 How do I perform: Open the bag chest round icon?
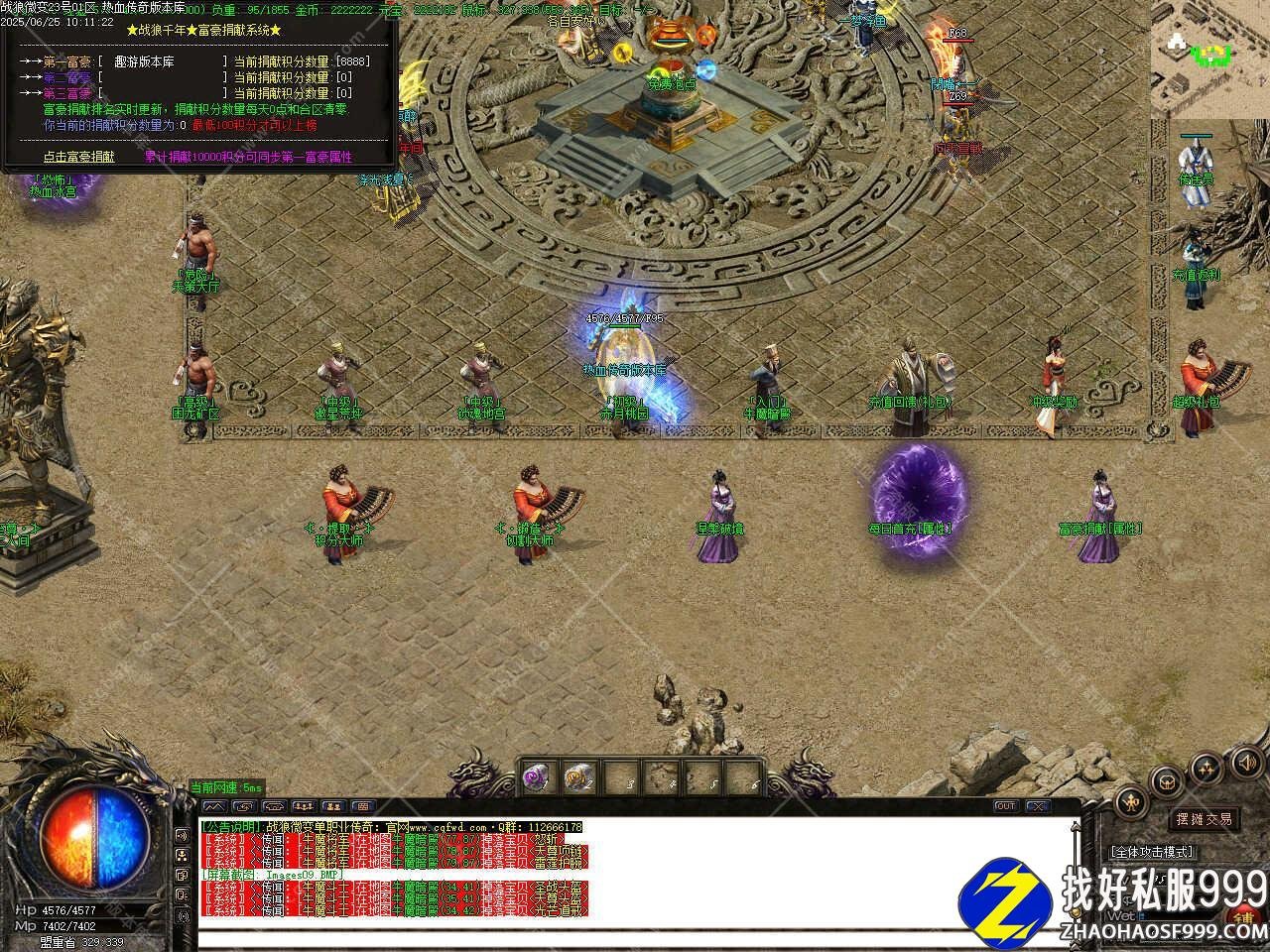(1168, 780)
